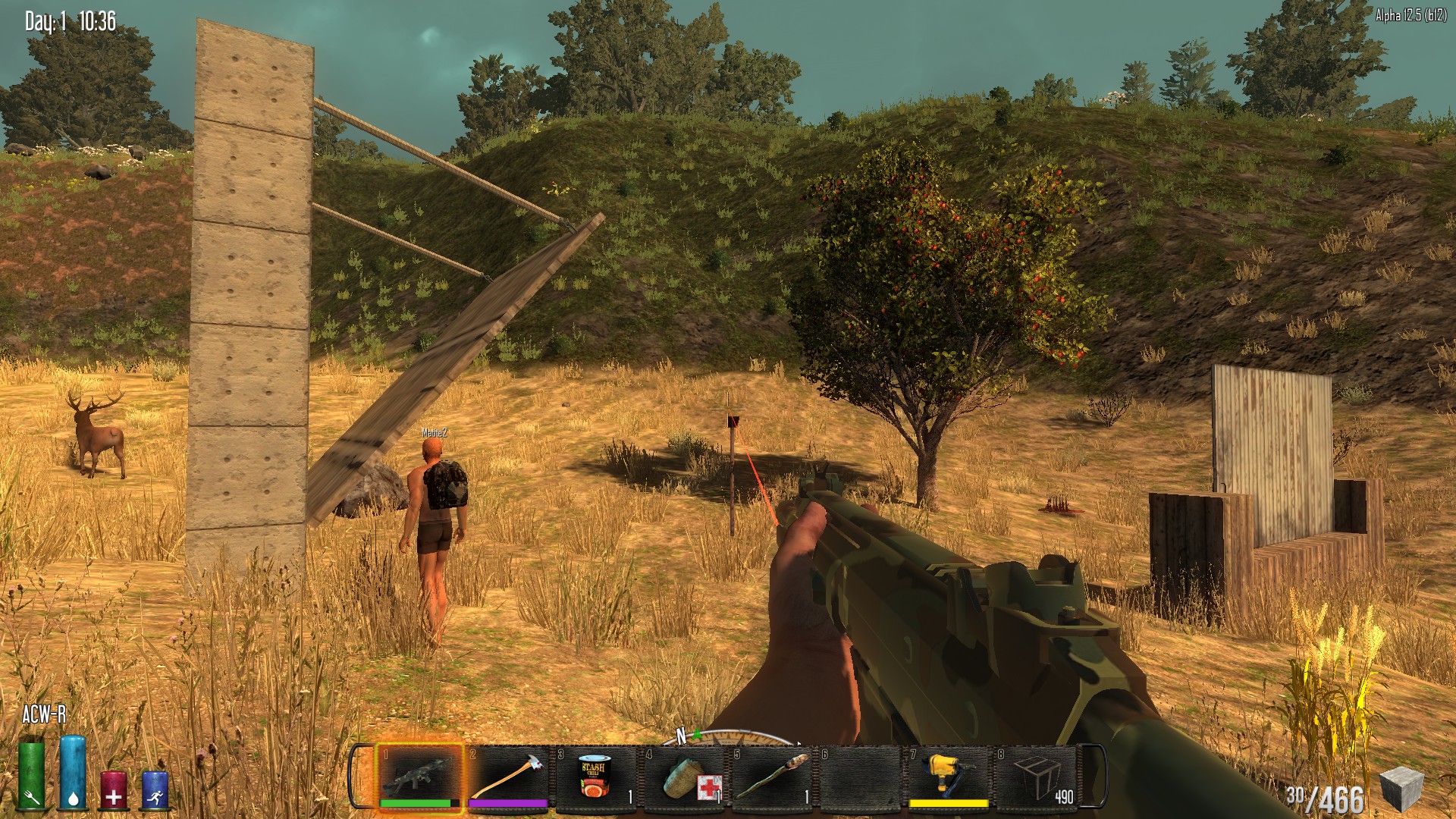Click the compass above the hotbar
Viewport: 1456px width, 819px height.
[x=728, y=737]
